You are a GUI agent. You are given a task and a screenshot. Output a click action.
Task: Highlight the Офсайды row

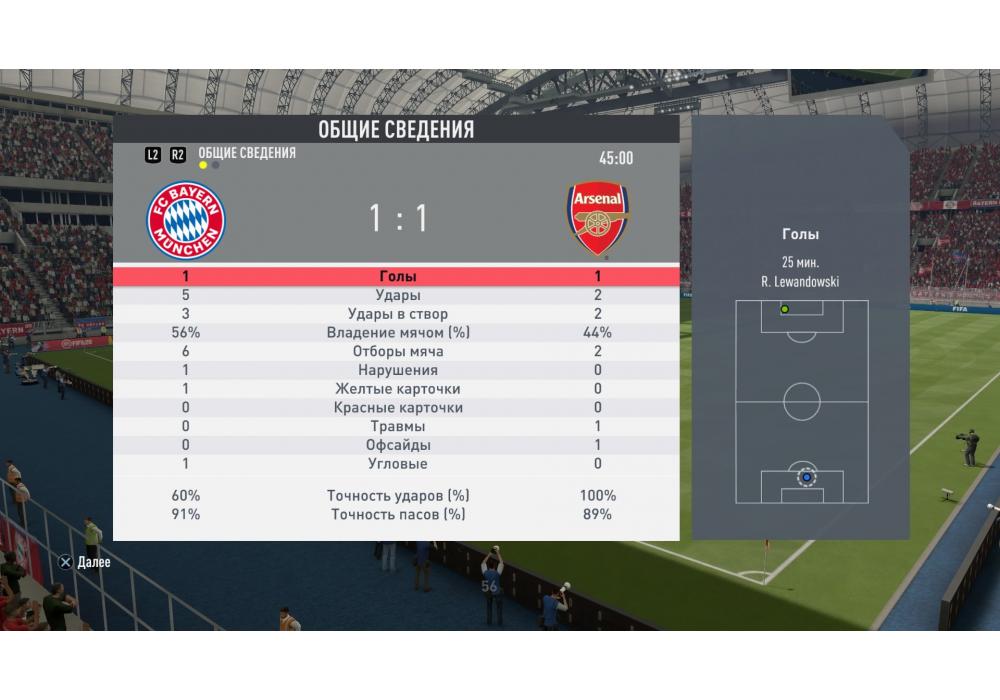[397, 445]
